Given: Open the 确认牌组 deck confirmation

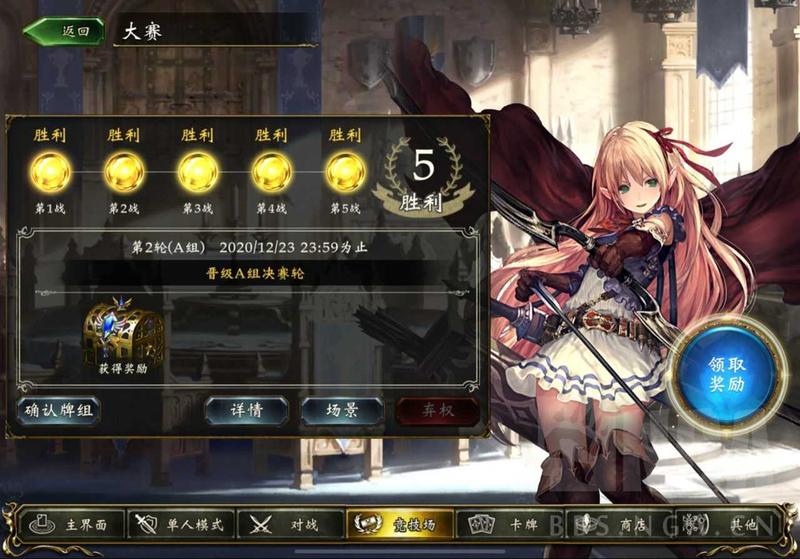Looking at the screenshot, I should pos(59,410).
